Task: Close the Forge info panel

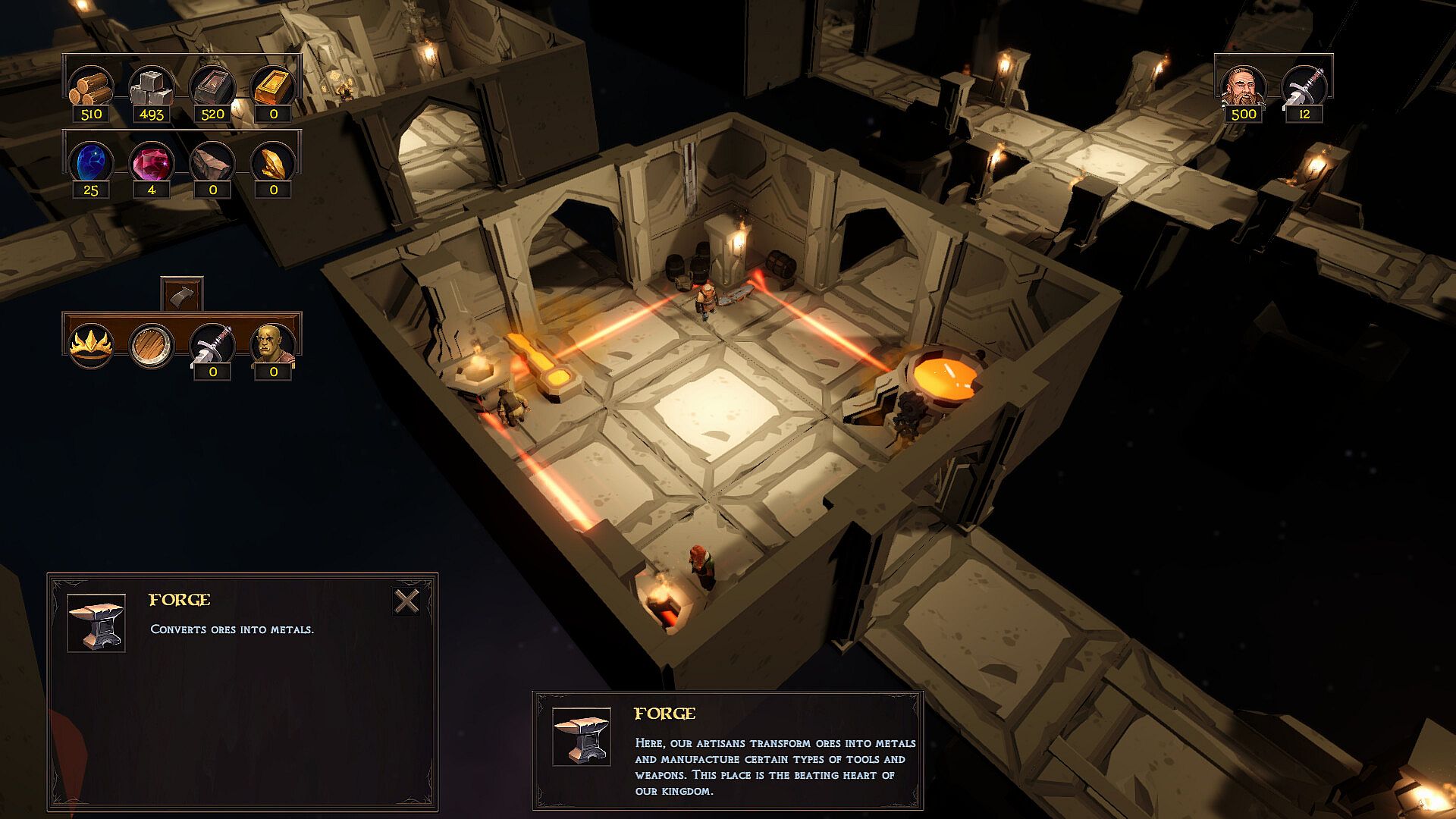Action: tap(407, 601)
